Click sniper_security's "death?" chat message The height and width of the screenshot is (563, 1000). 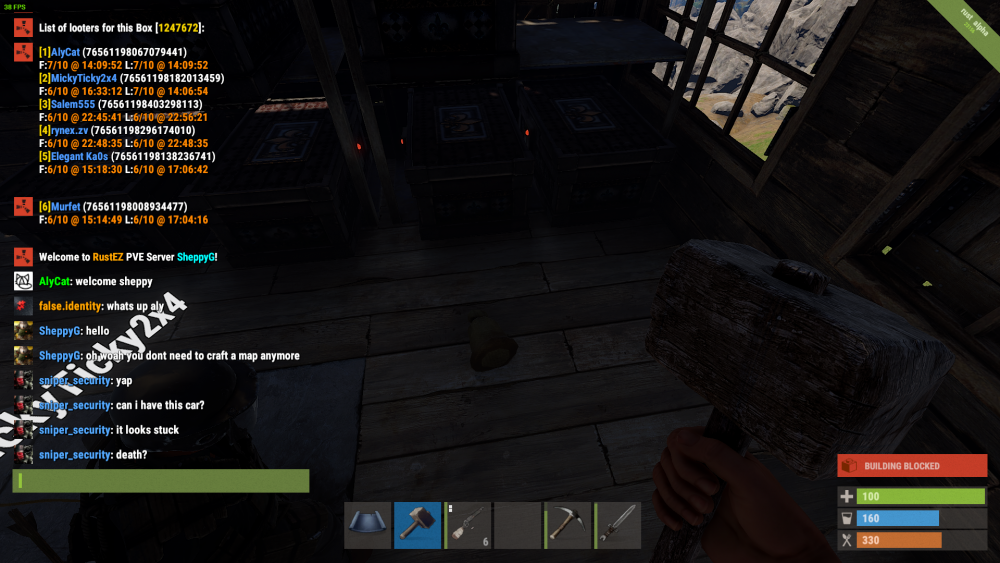(x=131, y=455)
